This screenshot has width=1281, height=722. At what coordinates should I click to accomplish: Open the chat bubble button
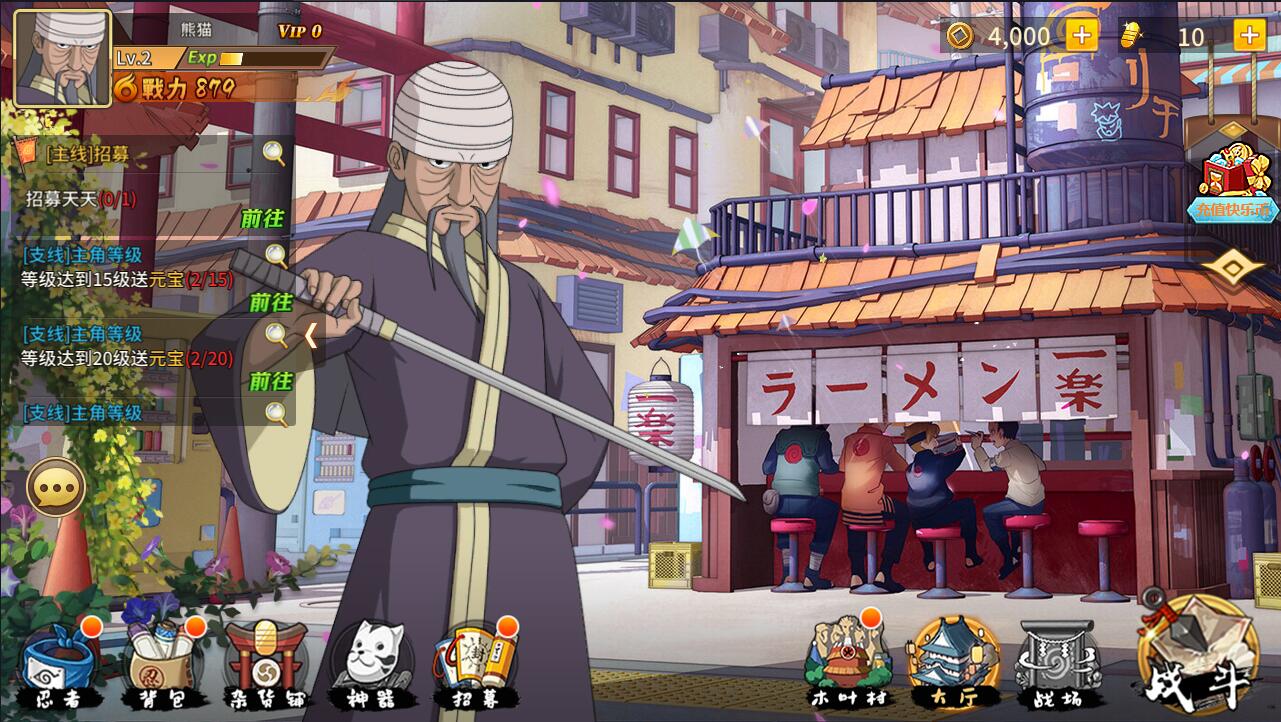(x=56, y=488)
